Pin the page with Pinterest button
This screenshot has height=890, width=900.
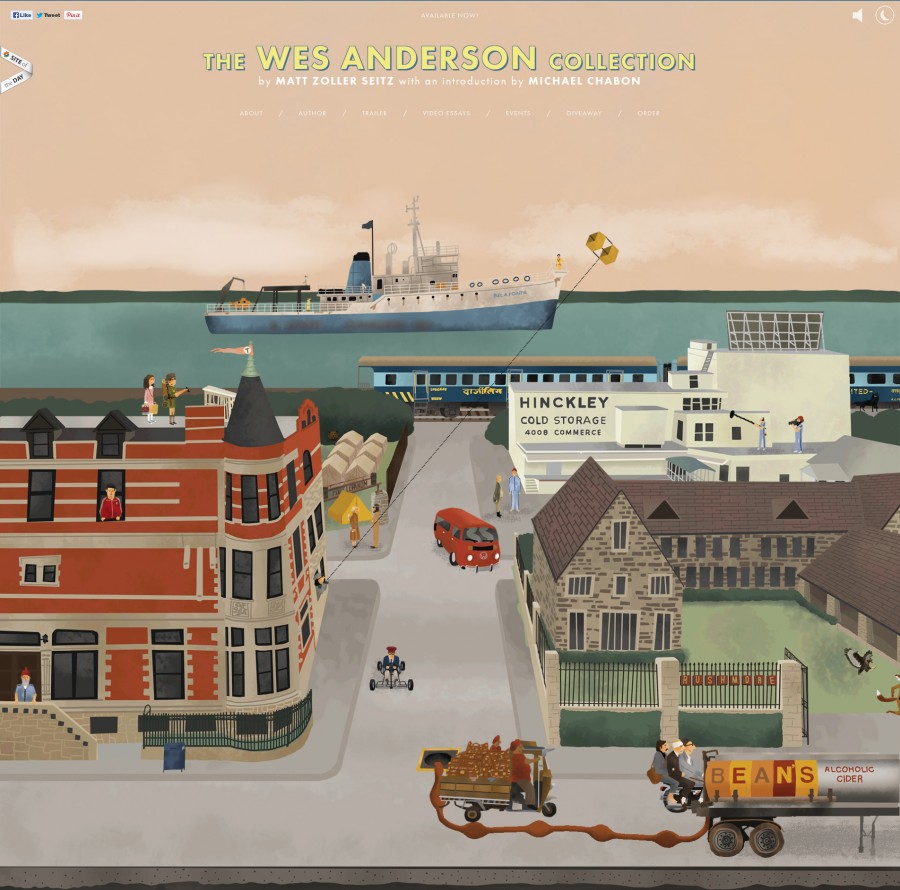coord(74,15)
